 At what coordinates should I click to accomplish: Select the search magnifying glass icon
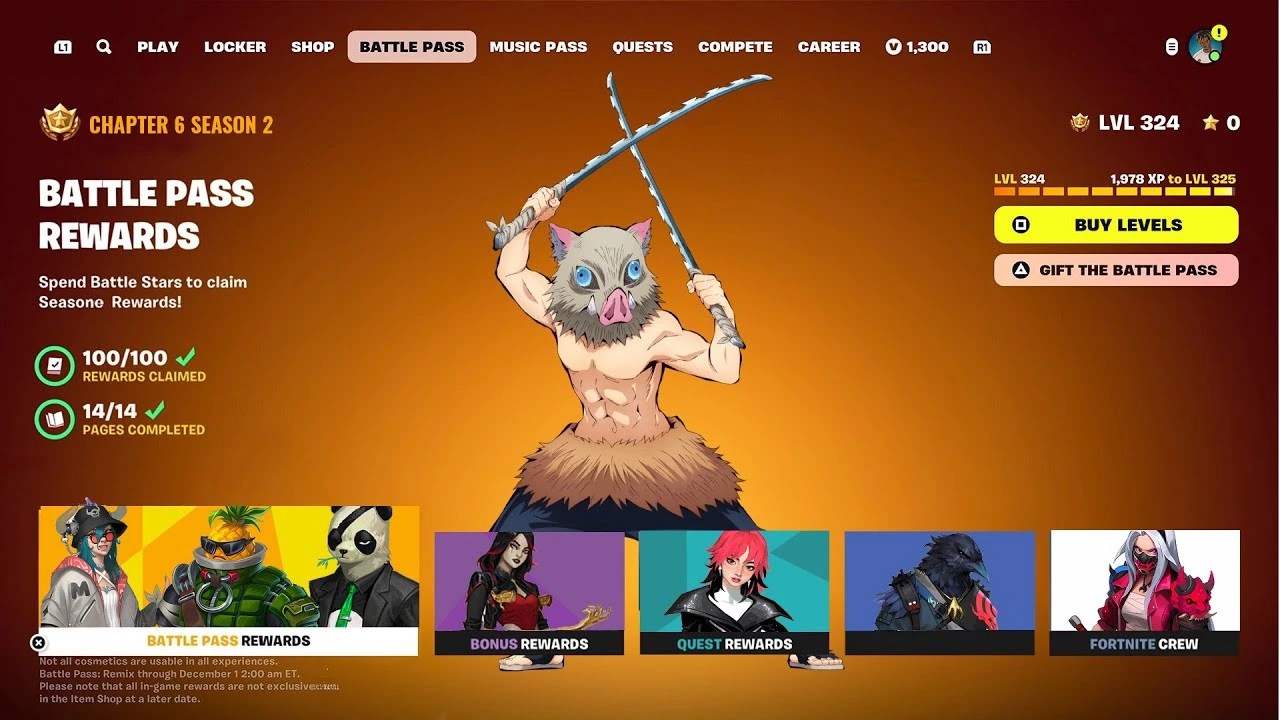pyautogui.click(x=104, y=46)
